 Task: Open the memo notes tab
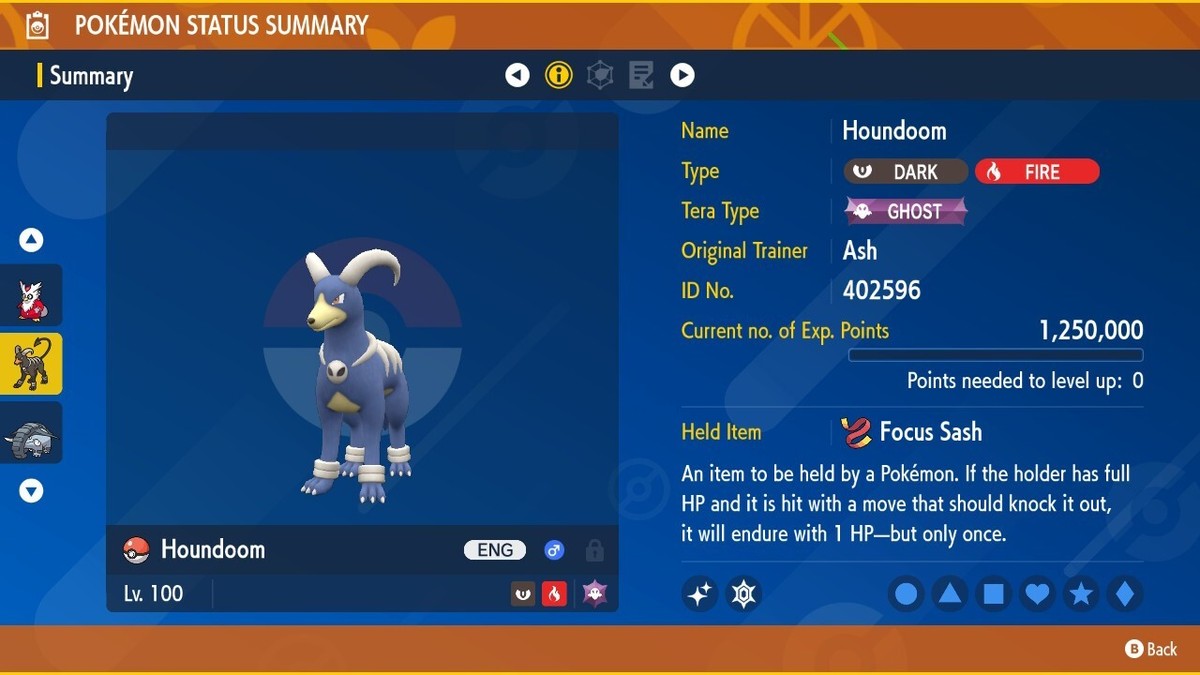(641, 75)
